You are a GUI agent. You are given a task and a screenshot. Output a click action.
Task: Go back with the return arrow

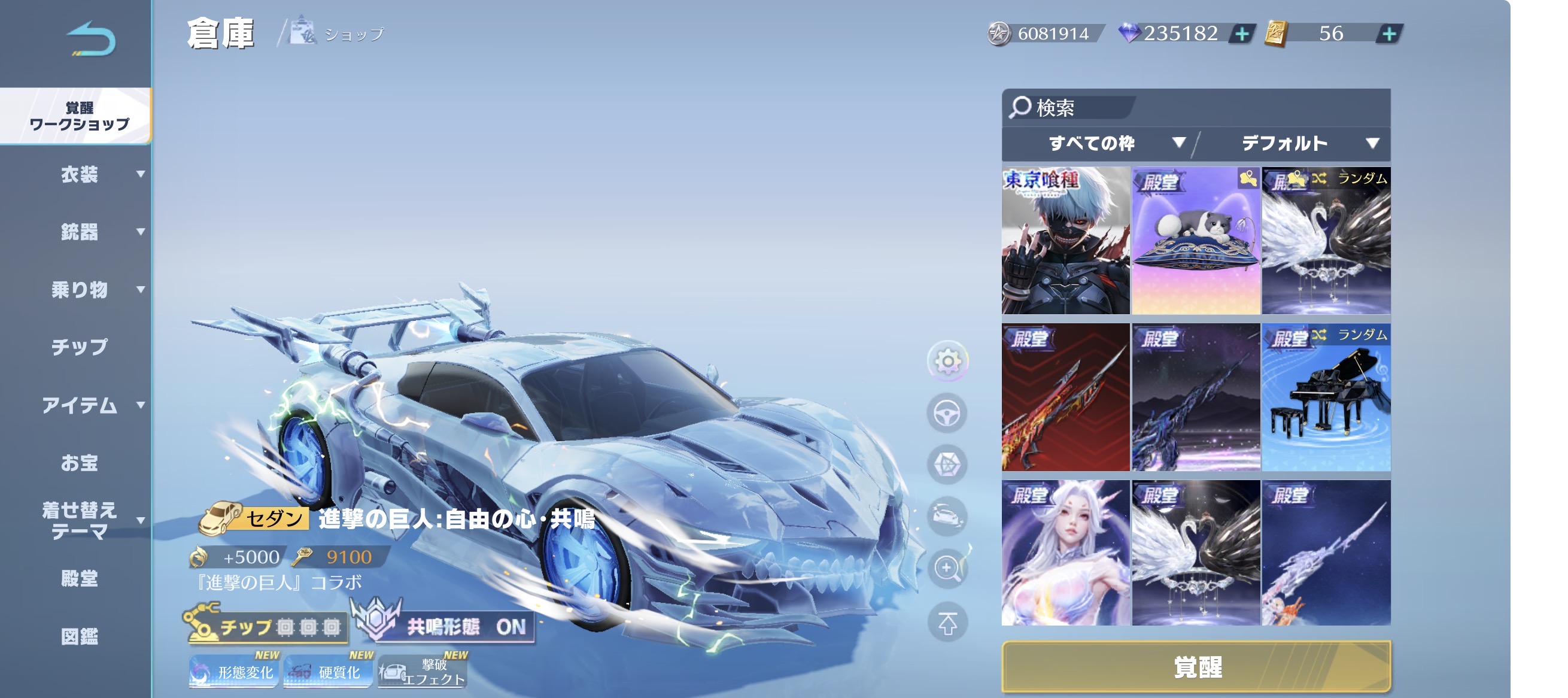point(92,39)
